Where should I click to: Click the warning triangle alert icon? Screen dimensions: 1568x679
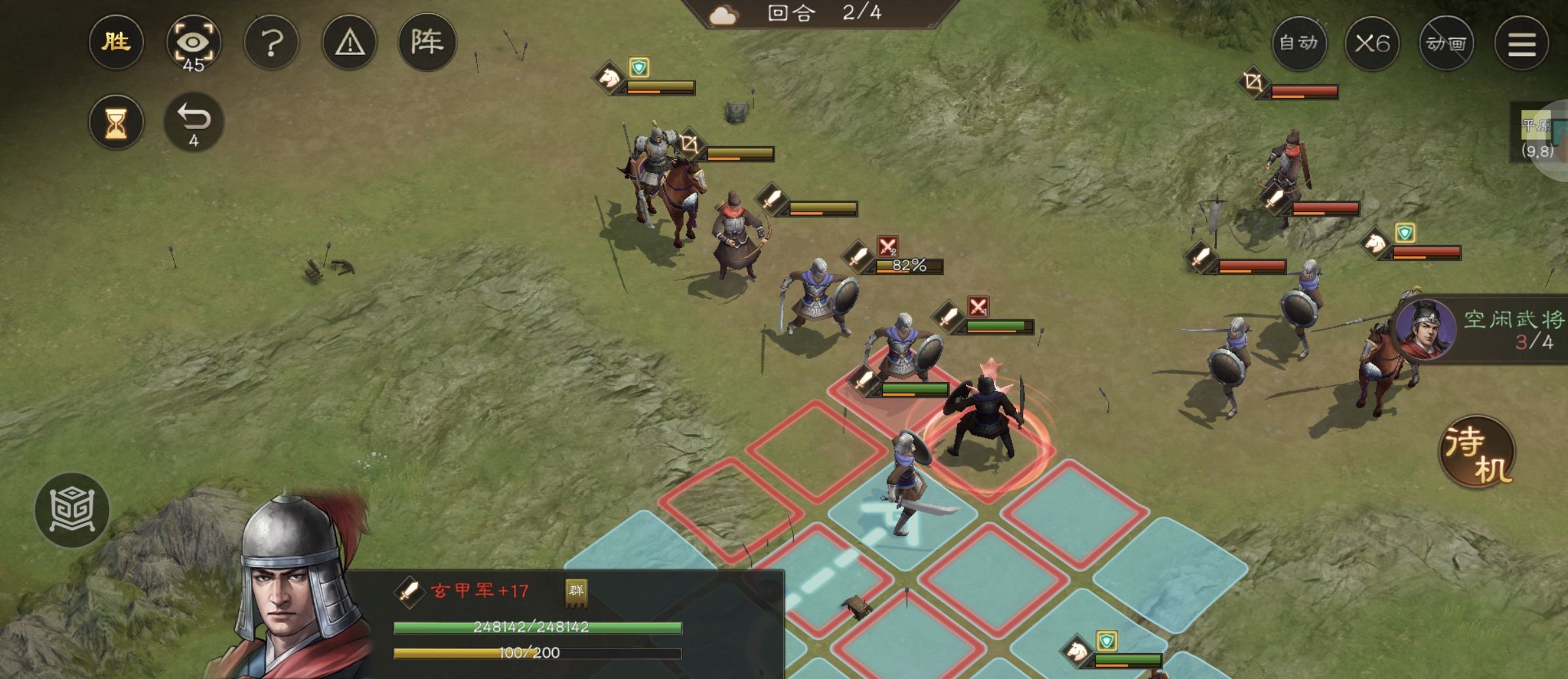350,42
